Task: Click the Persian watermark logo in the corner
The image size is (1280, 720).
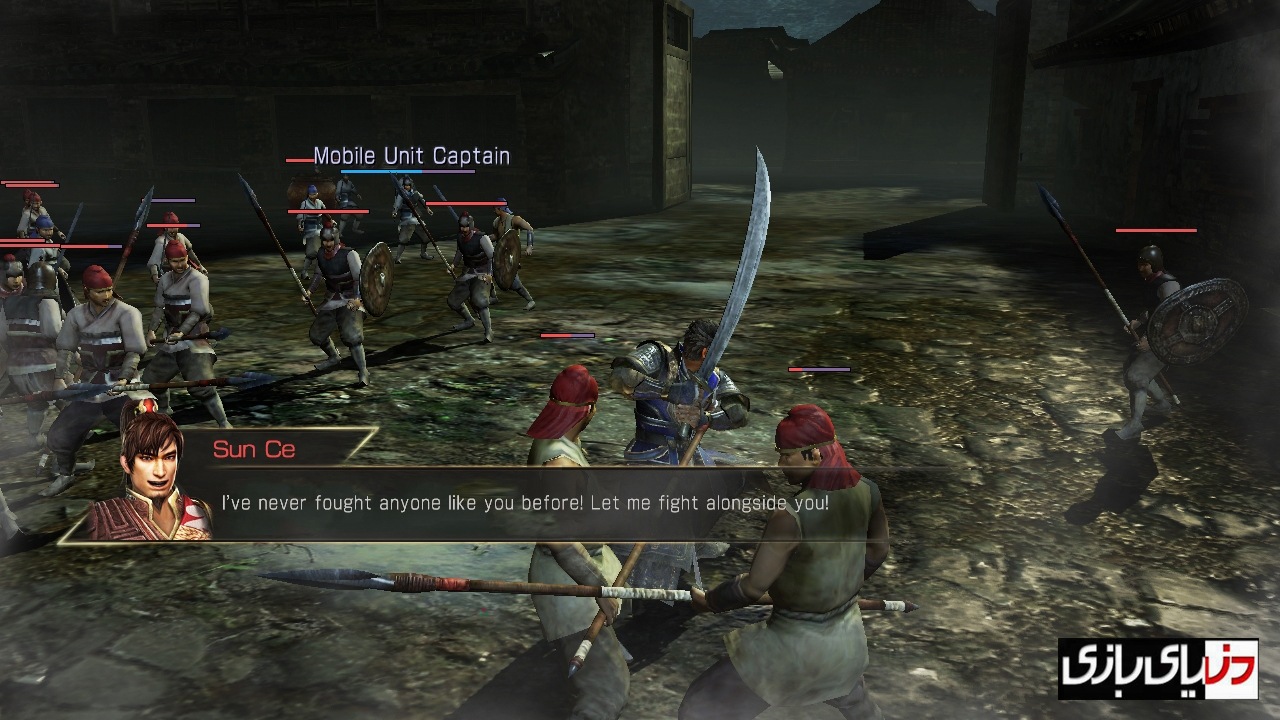Action: (1158, 668)
